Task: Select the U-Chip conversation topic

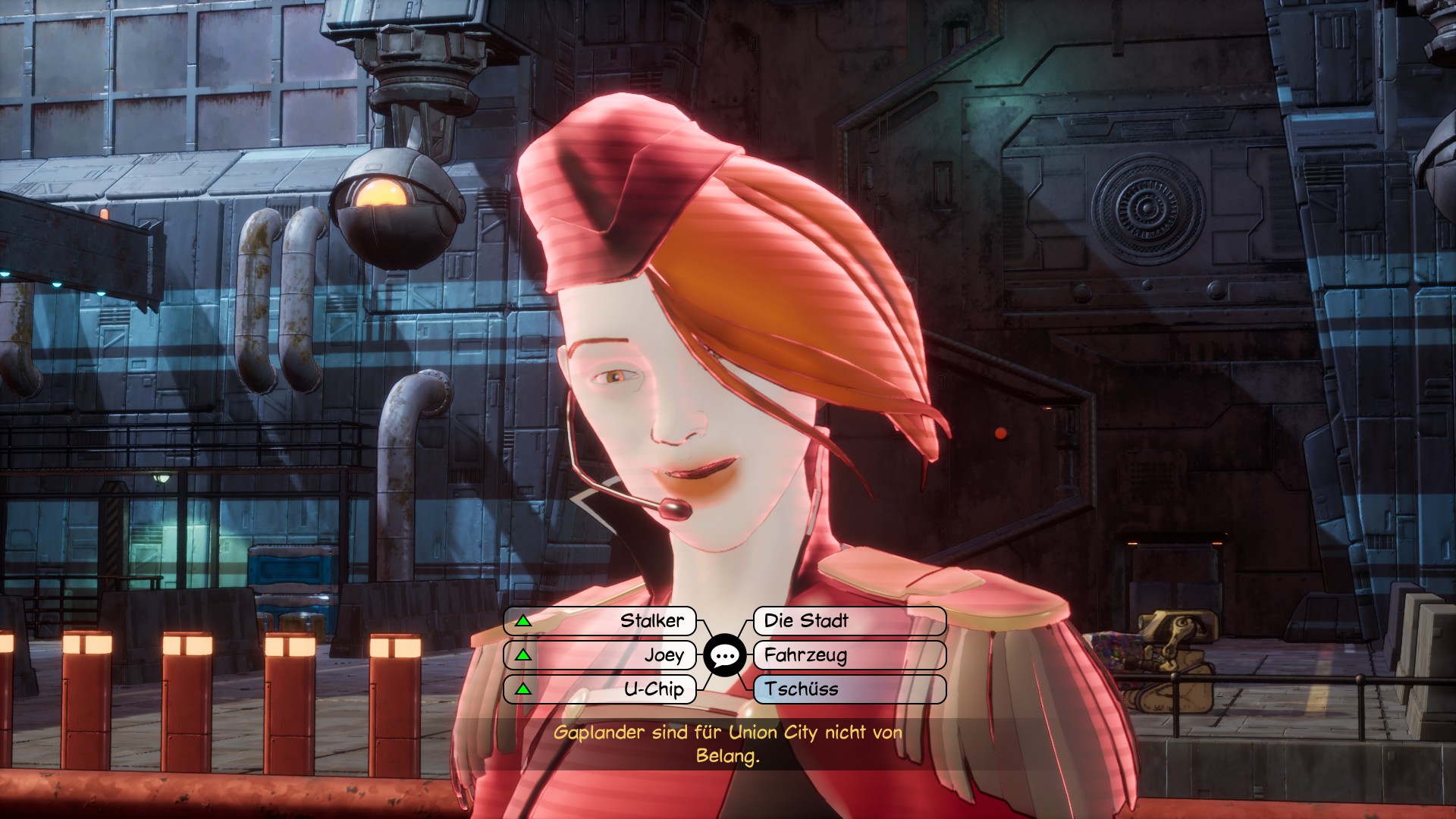Action: 600,689
